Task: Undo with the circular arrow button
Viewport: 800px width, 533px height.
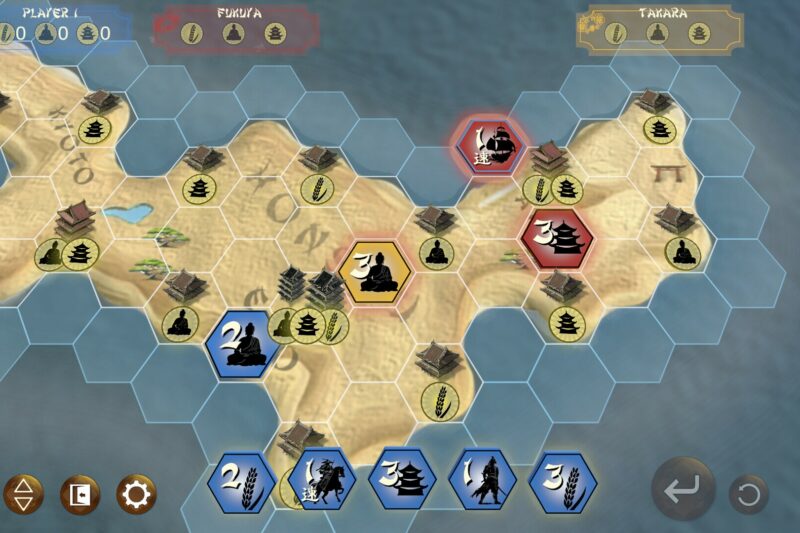Action: pos(748,493)
